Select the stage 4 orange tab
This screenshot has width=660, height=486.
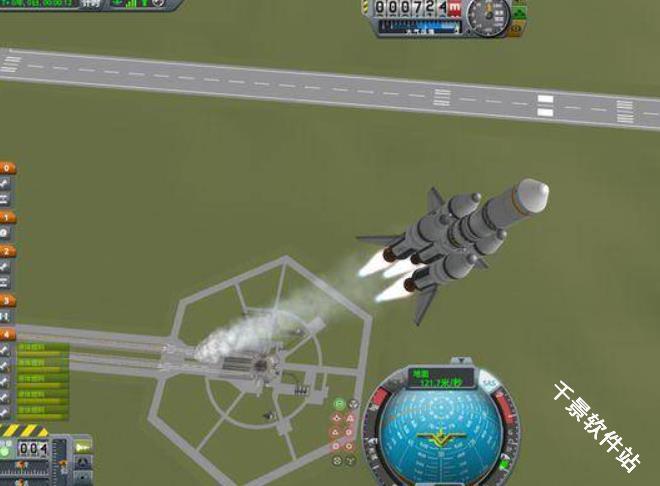8,333
